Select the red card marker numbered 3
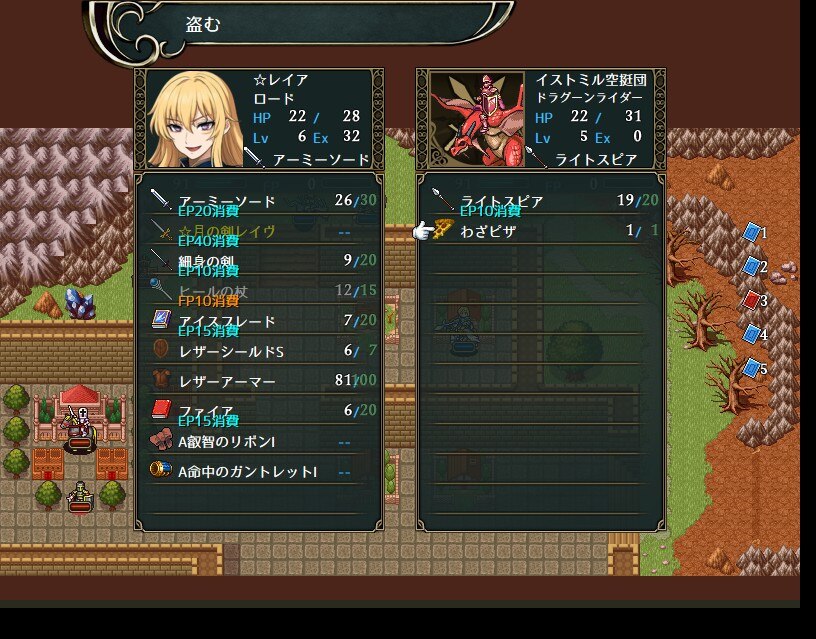The height and width of the screenshot is (639, 816). tap(751, 300)
